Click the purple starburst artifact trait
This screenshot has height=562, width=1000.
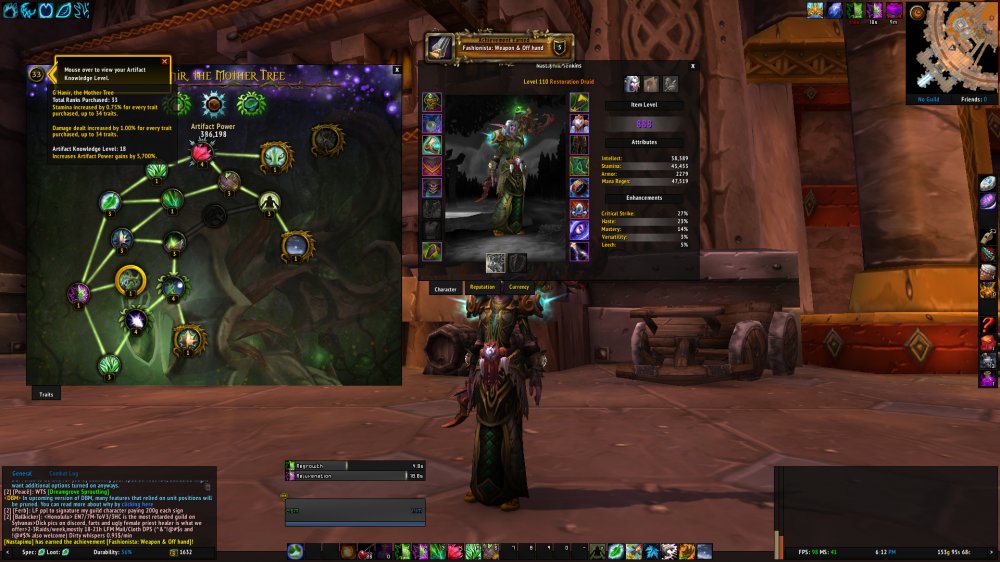coord(134,320)
